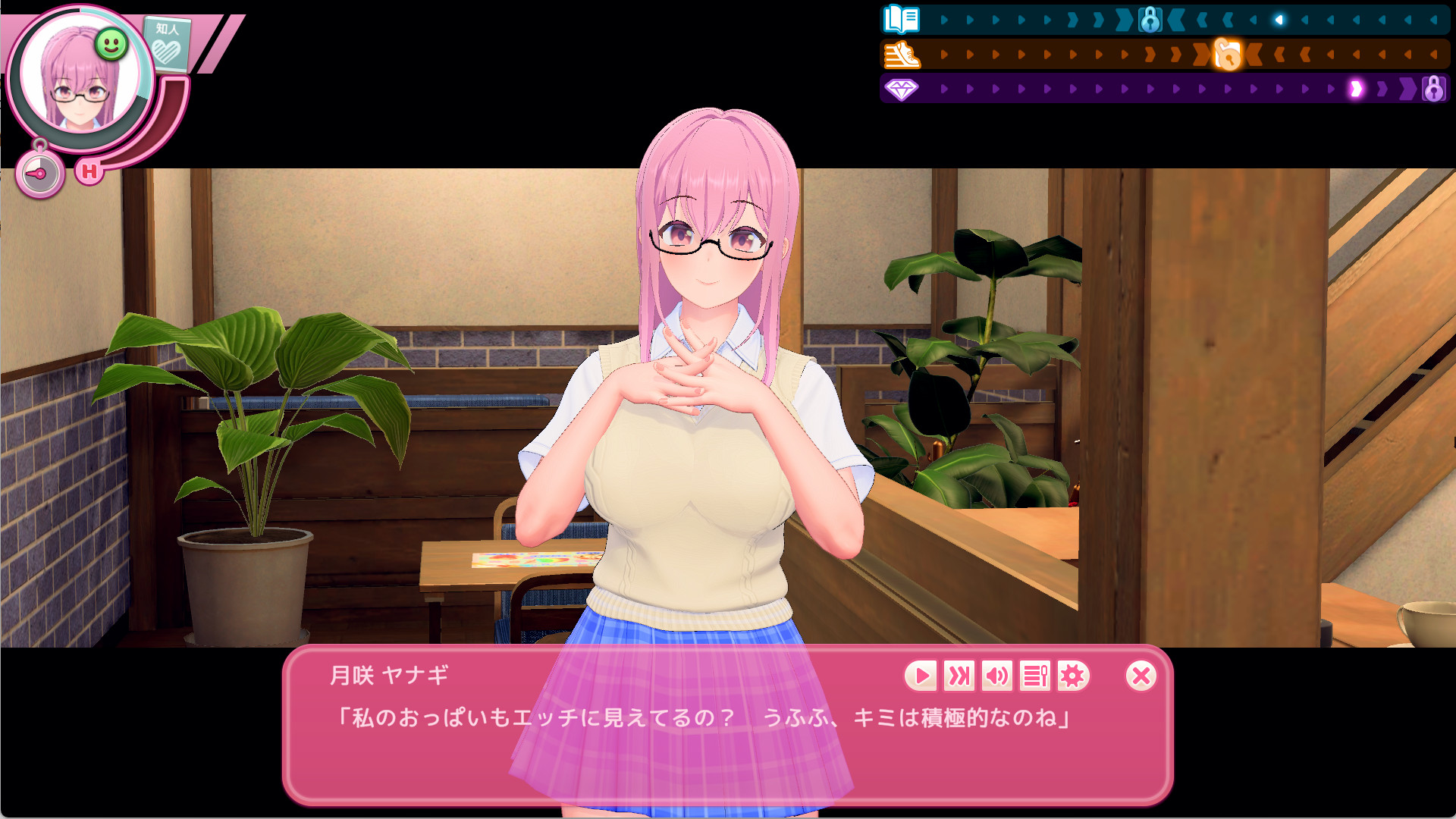Toggle skip mode with the fast-forward button
This screenshot has height=819, width=1456.
[959, 676]
